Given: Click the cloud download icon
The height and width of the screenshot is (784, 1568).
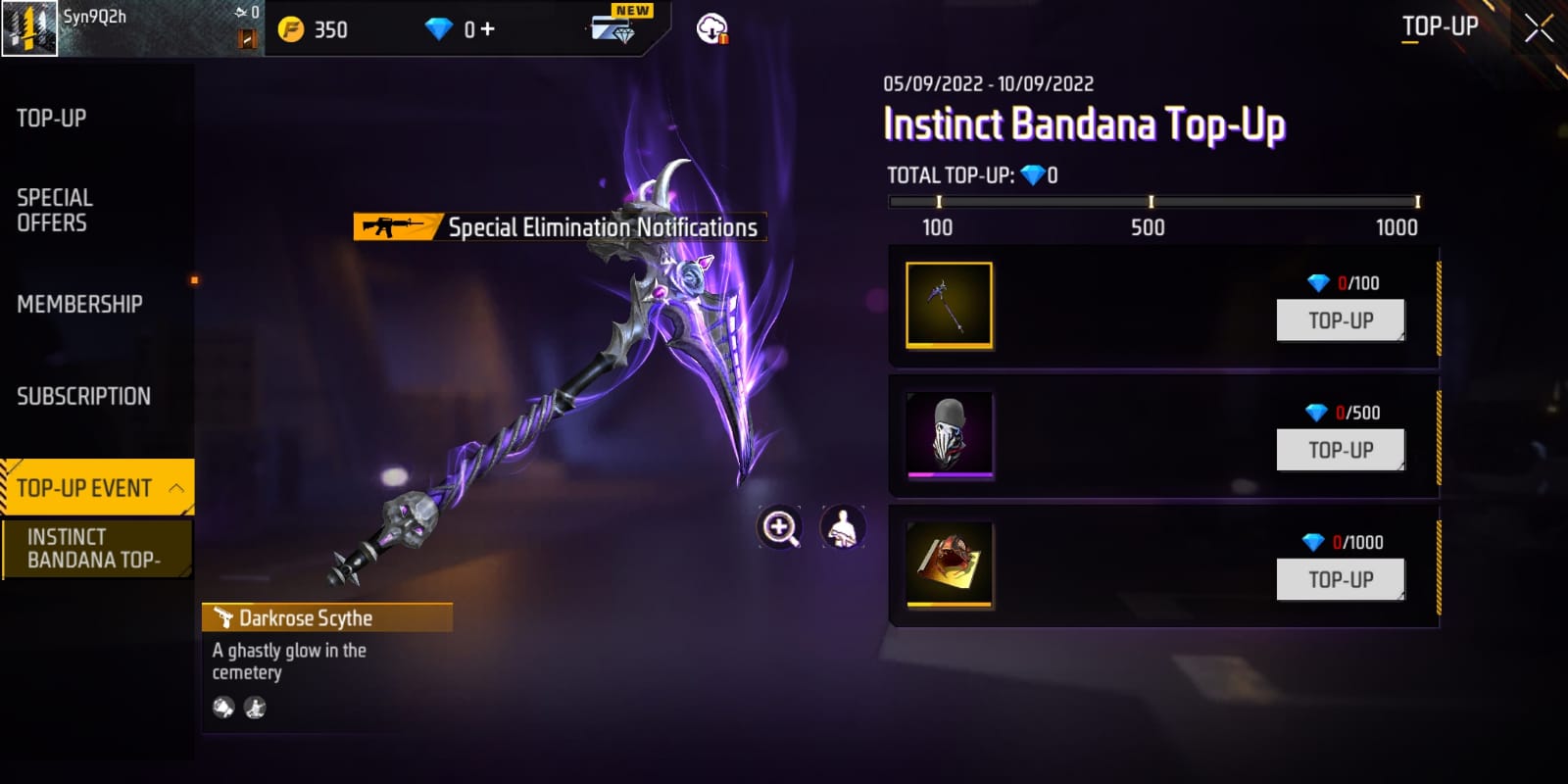Looking at the screenshot, I should [x=711, y=29].
